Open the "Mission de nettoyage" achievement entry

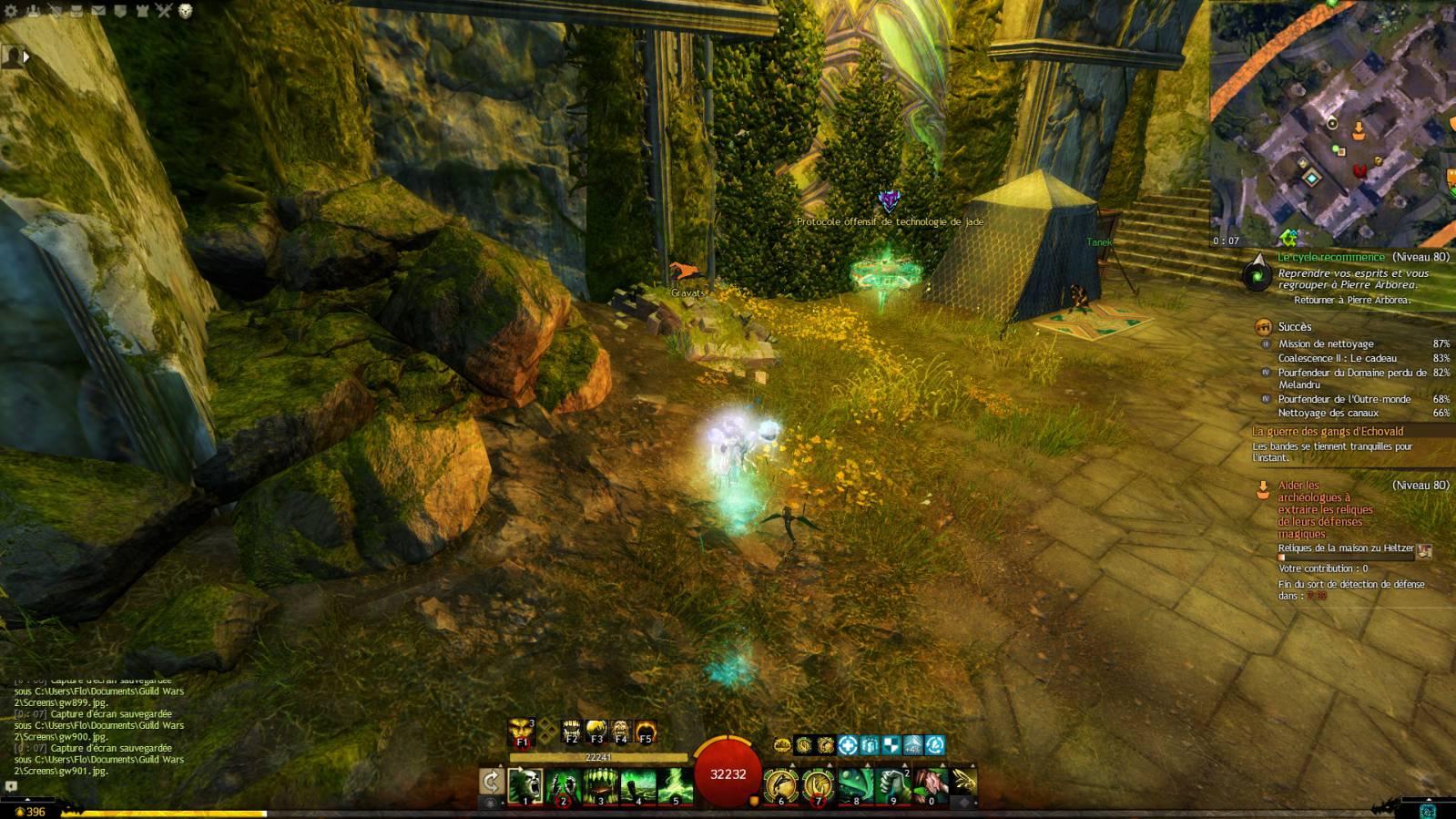(1326, 344)
